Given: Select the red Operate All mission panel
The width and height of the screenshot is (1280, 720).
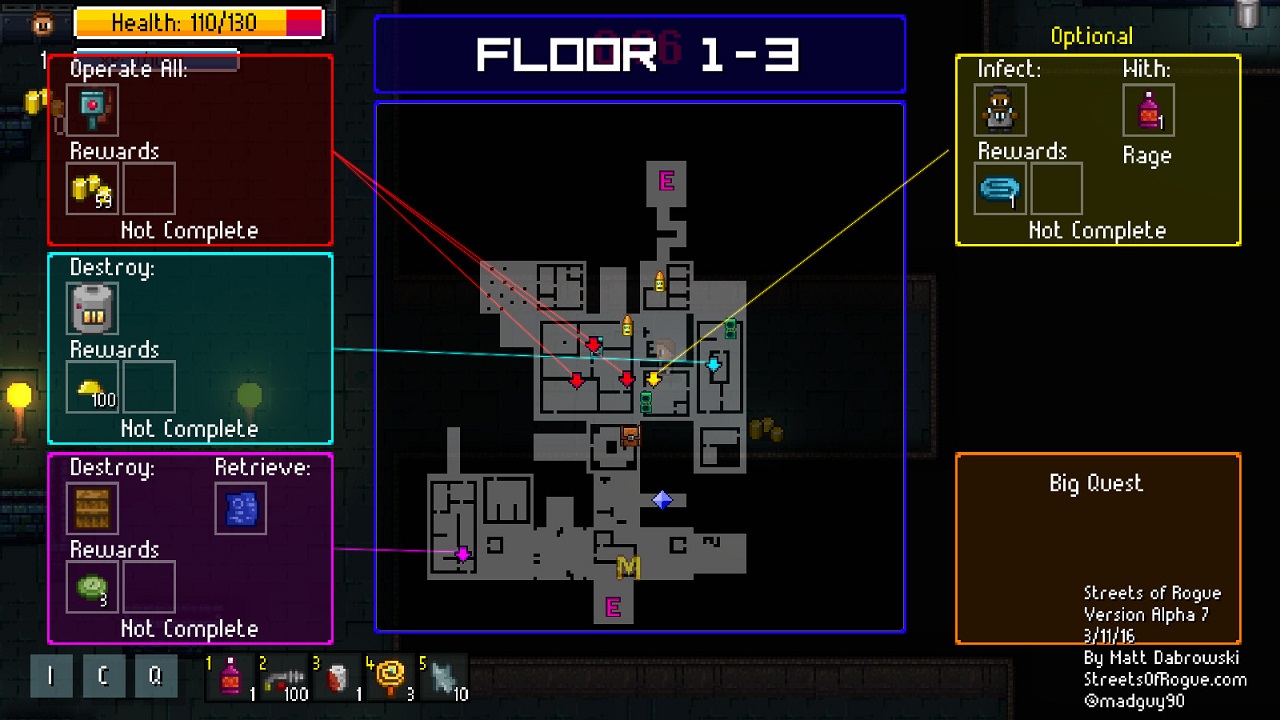Looking at the screenshot, I should (x=190, y=150).
